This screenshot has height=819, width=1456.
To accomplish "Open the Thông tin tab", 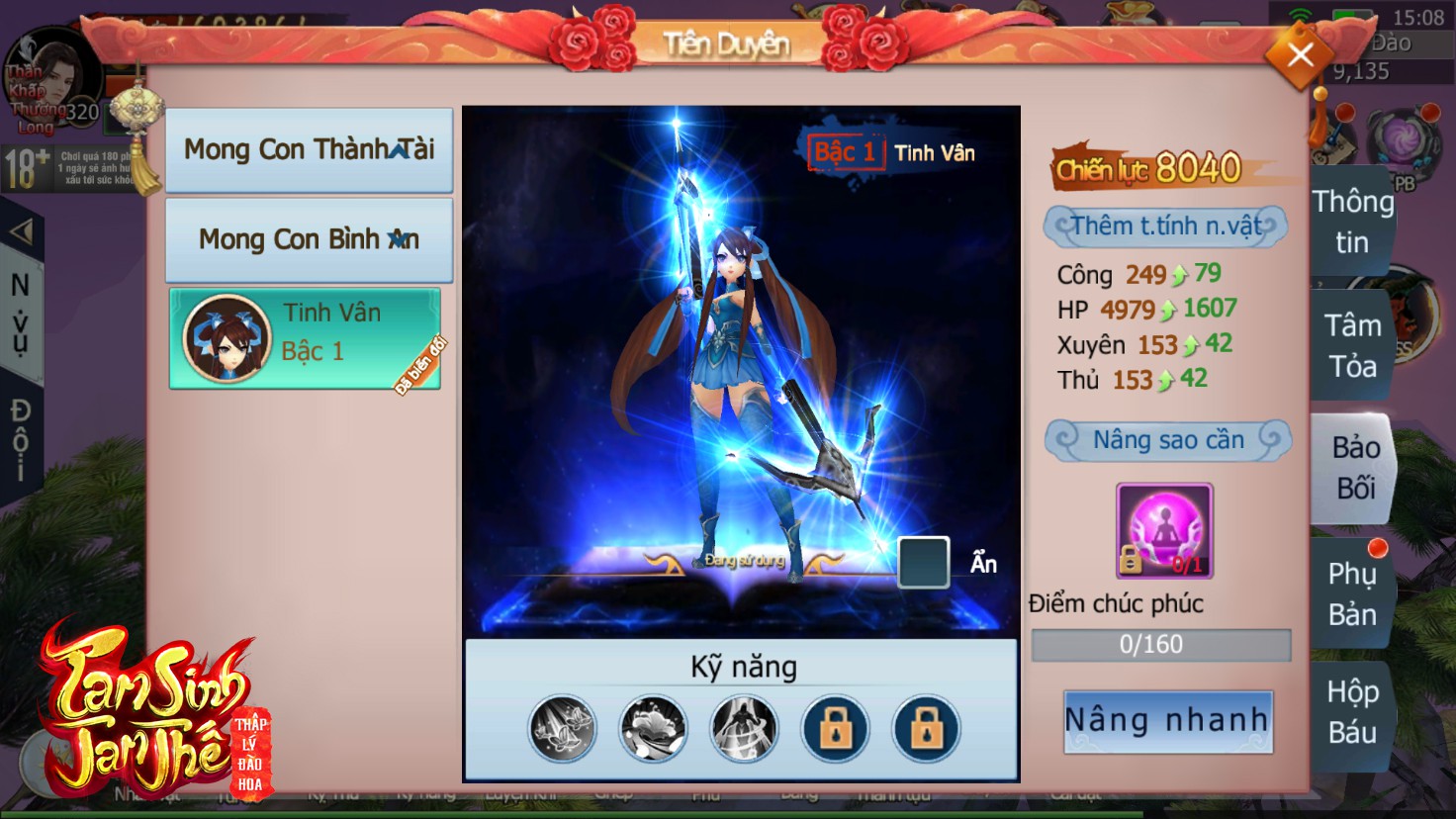I will pyautogui.click(x=1352, y=222).
